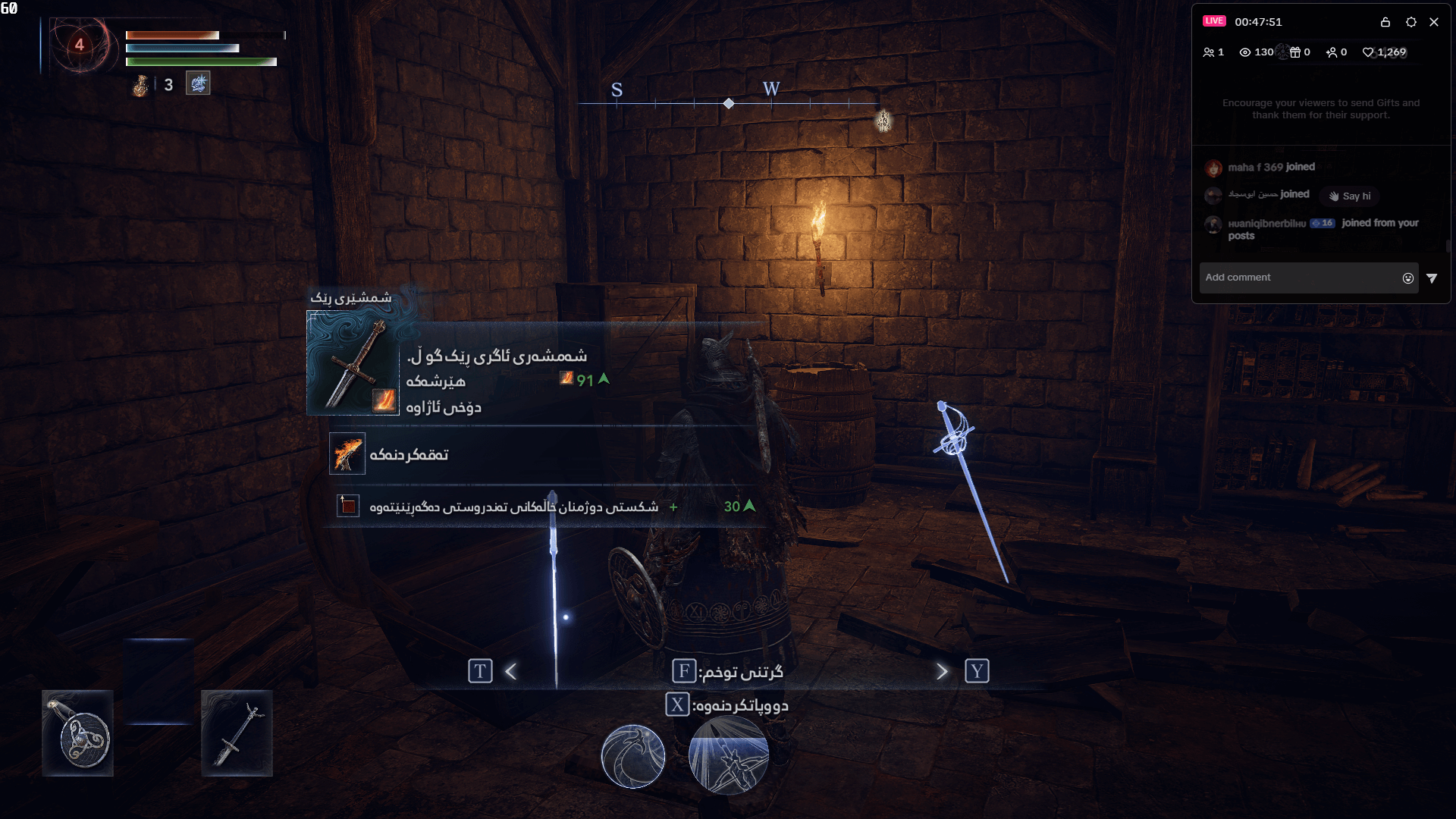The image size is (1456, 819).
Task: Click the Umbral lamp icon at bottom center
Action: (x=633, y=756)
